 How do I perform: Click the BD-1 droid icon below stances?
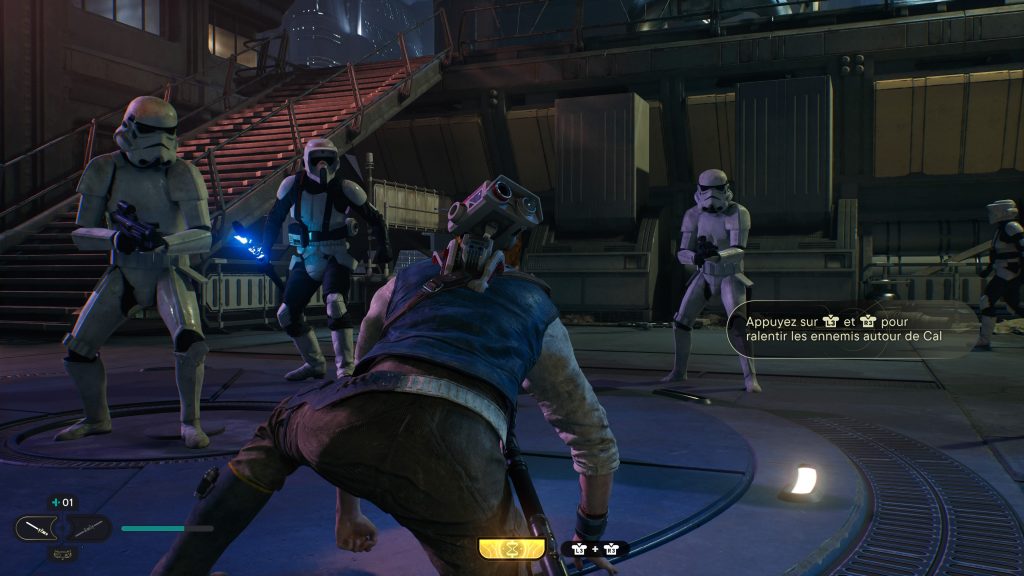point(62,552)
